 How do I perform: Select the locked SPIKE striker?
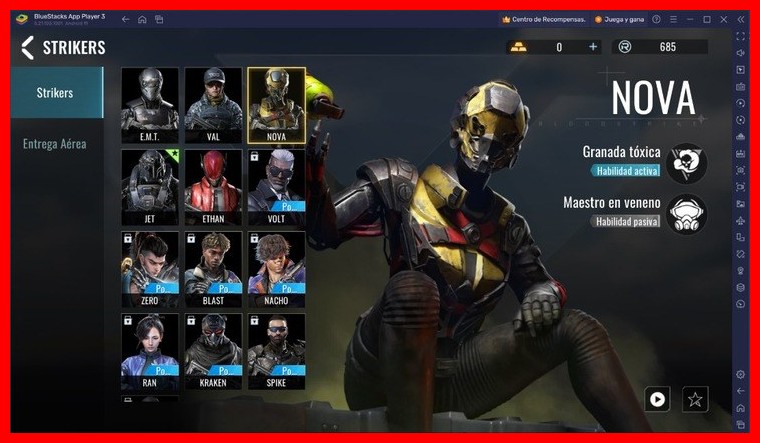tap(276, 351)
